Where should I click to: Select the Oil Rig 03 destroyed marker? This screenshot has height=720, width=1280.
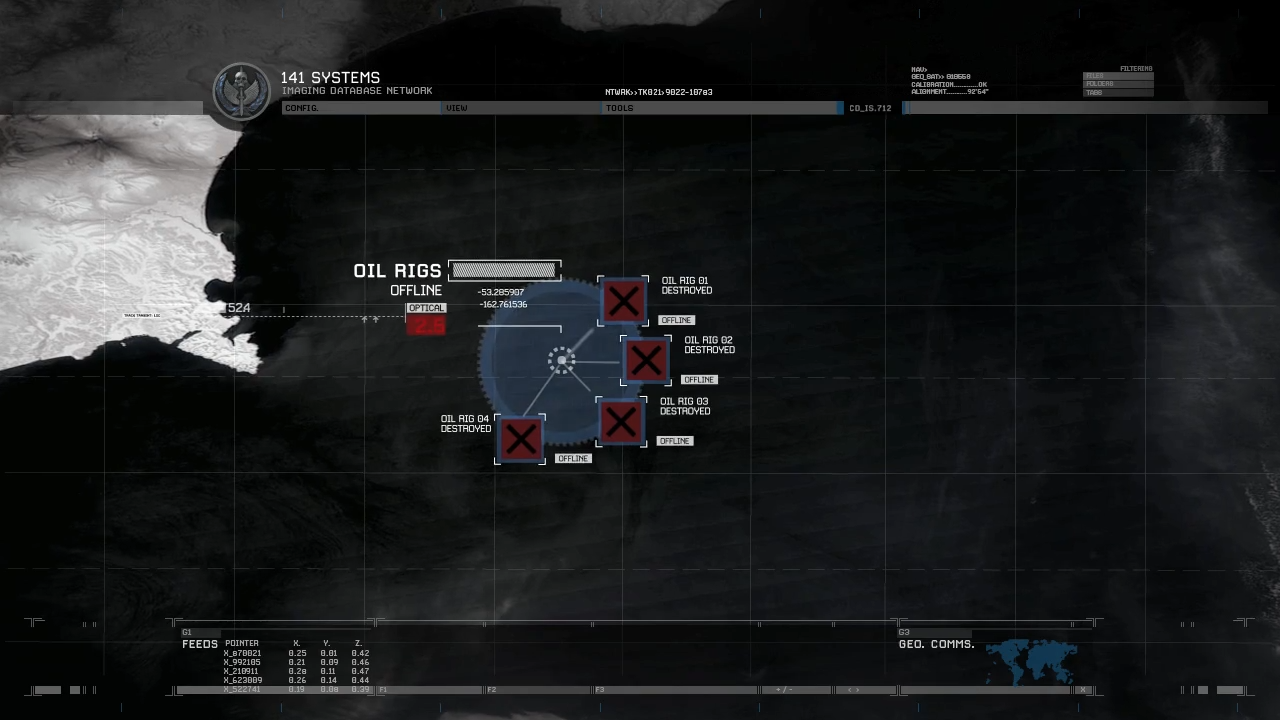coord(621,422)
